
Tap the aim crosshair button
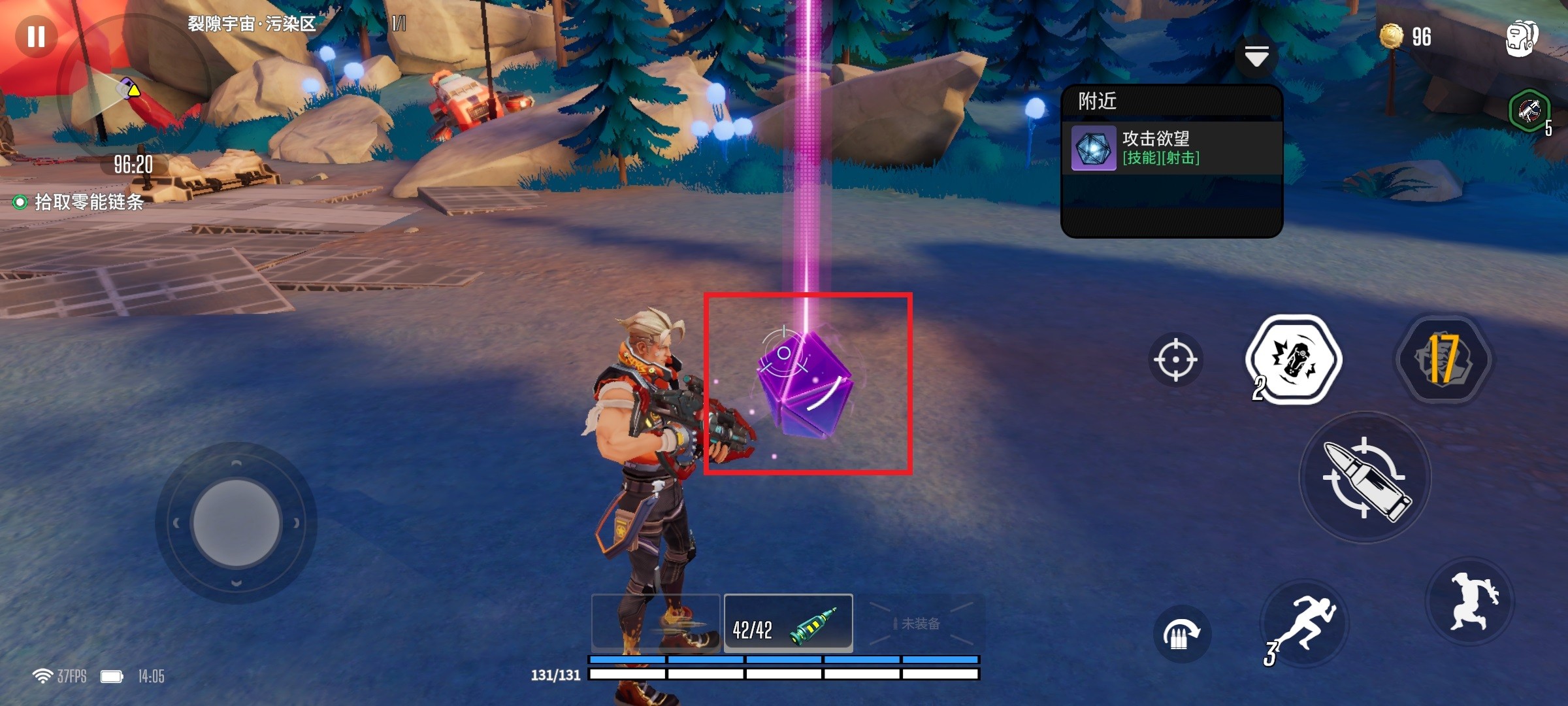tap(1175, 360)
